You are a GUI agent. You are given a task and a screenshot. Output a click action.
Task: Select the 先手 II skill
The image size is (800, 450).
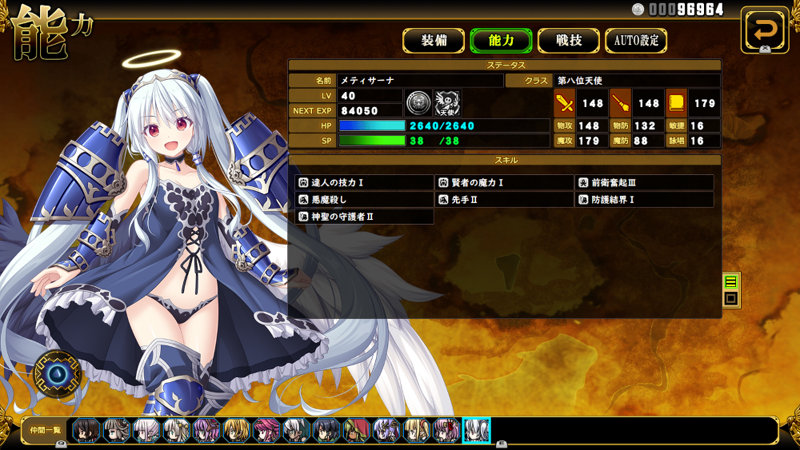tap(504, 200)
